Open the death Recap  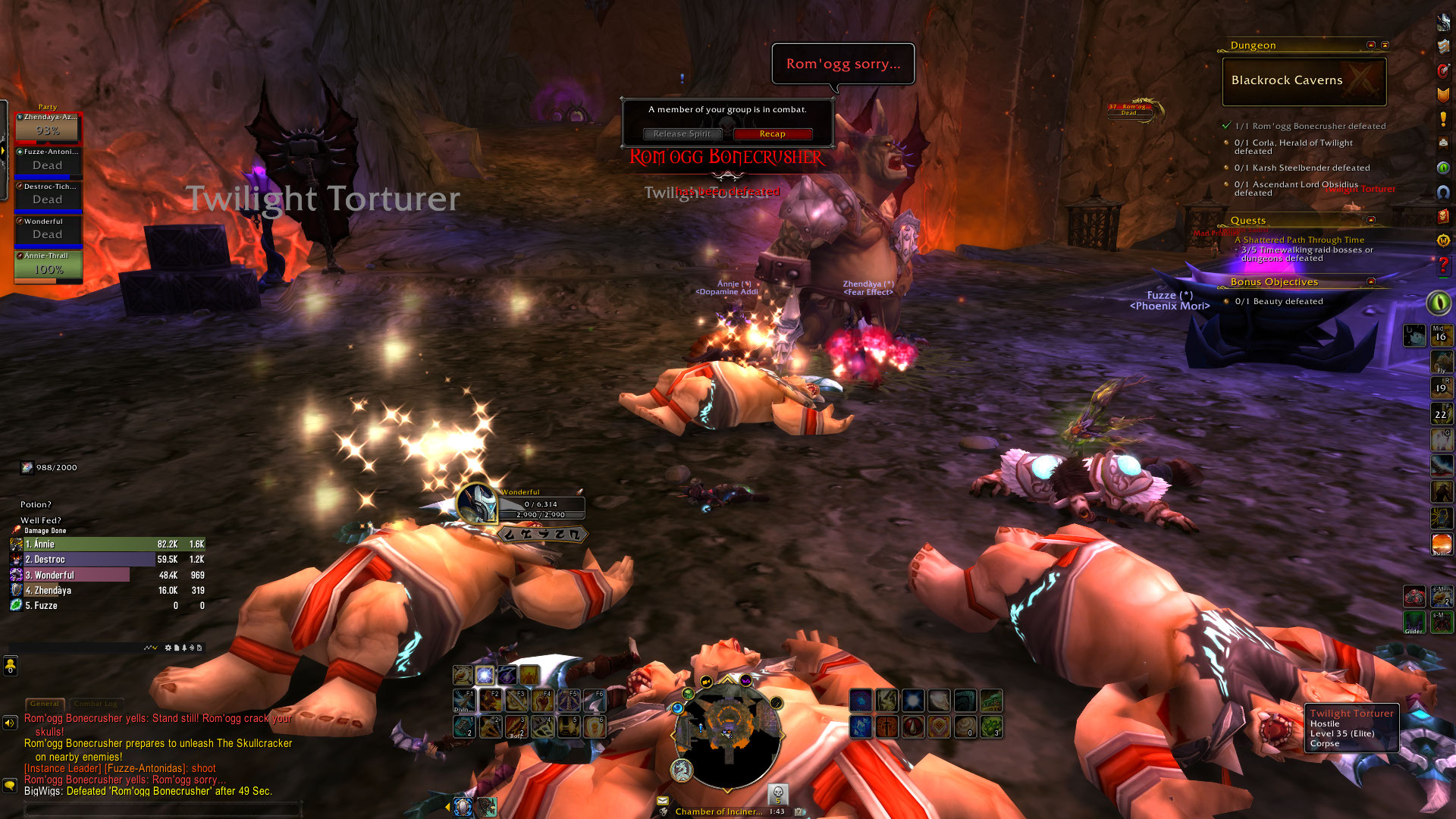click(772, 134)
